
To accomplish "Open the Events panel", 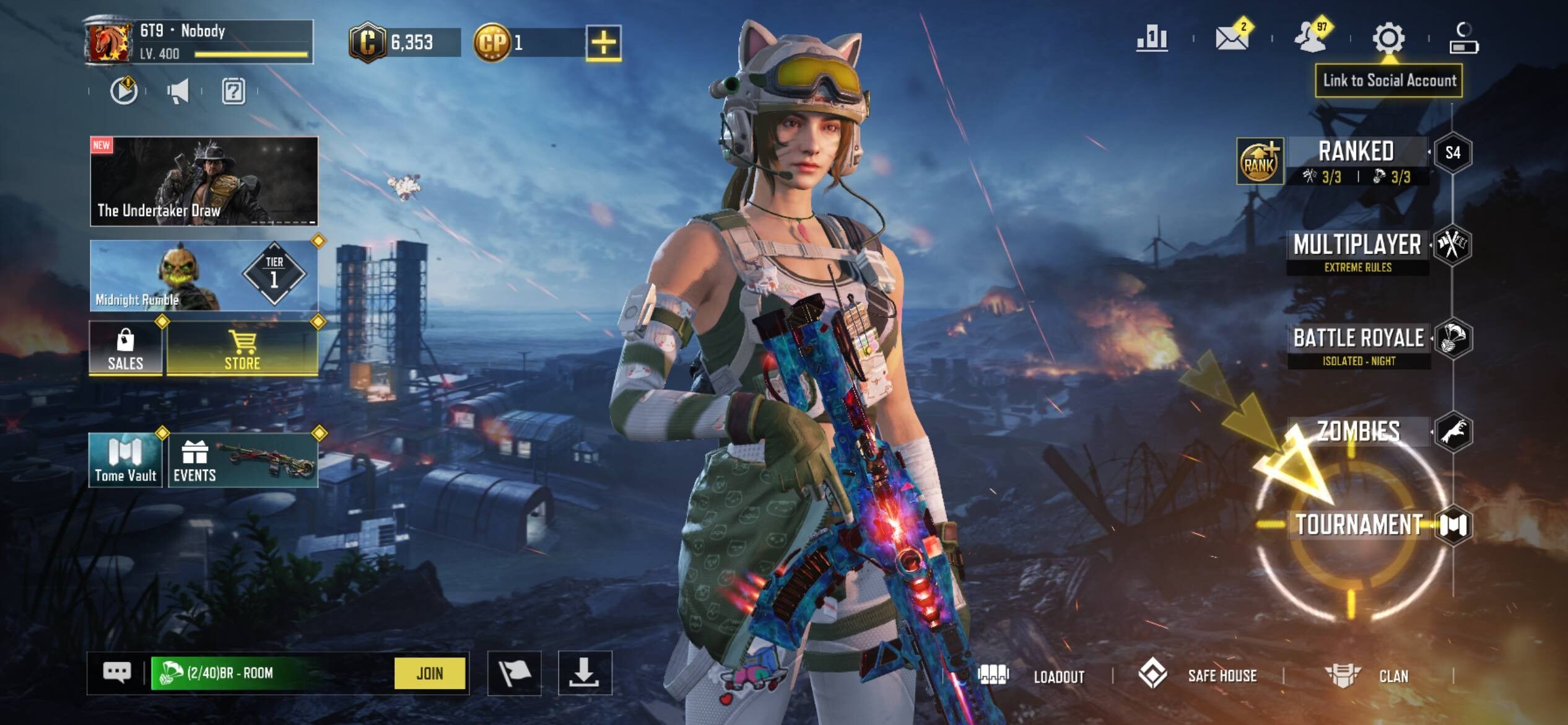I will (x=243, y=460).
